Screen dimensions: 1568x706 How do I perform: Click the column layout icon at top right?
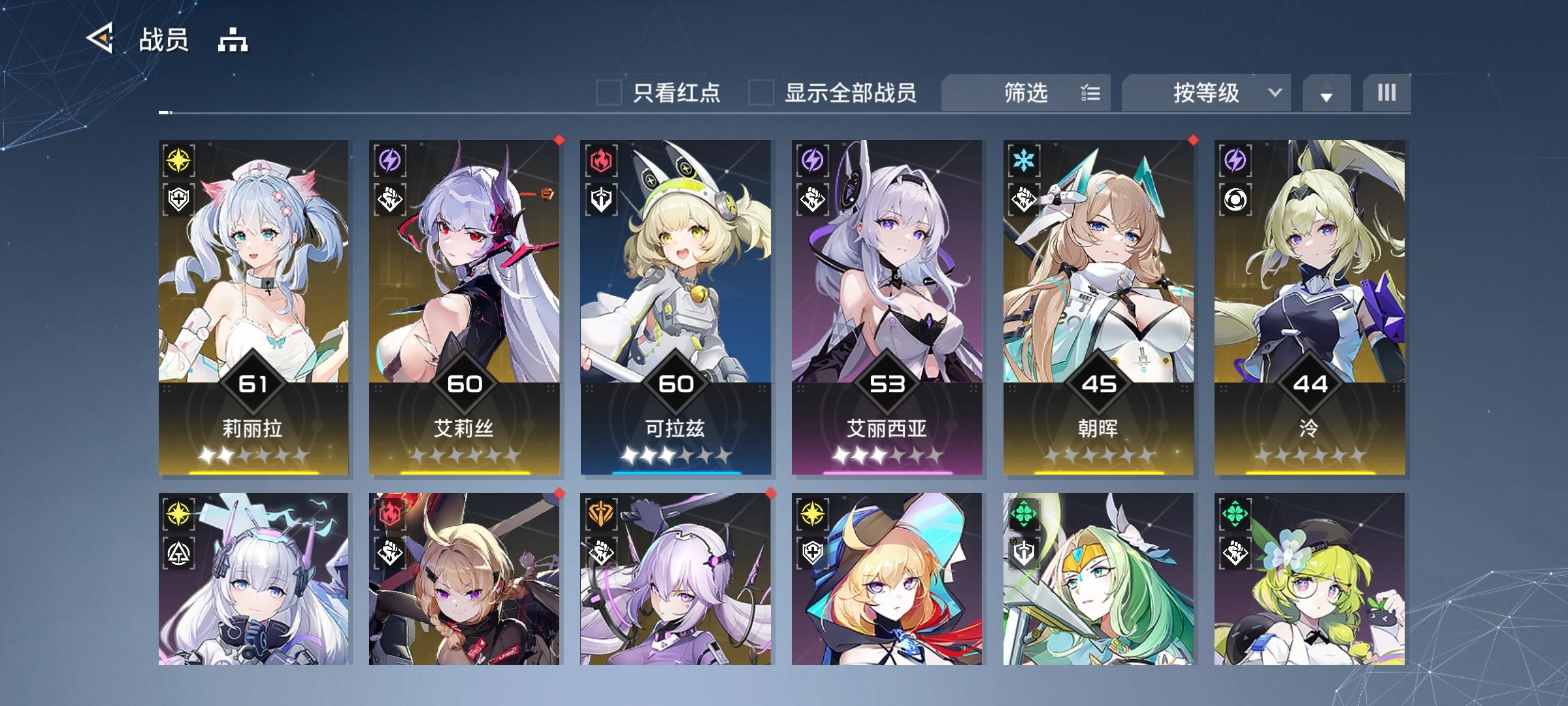[x=1386, y=93]
